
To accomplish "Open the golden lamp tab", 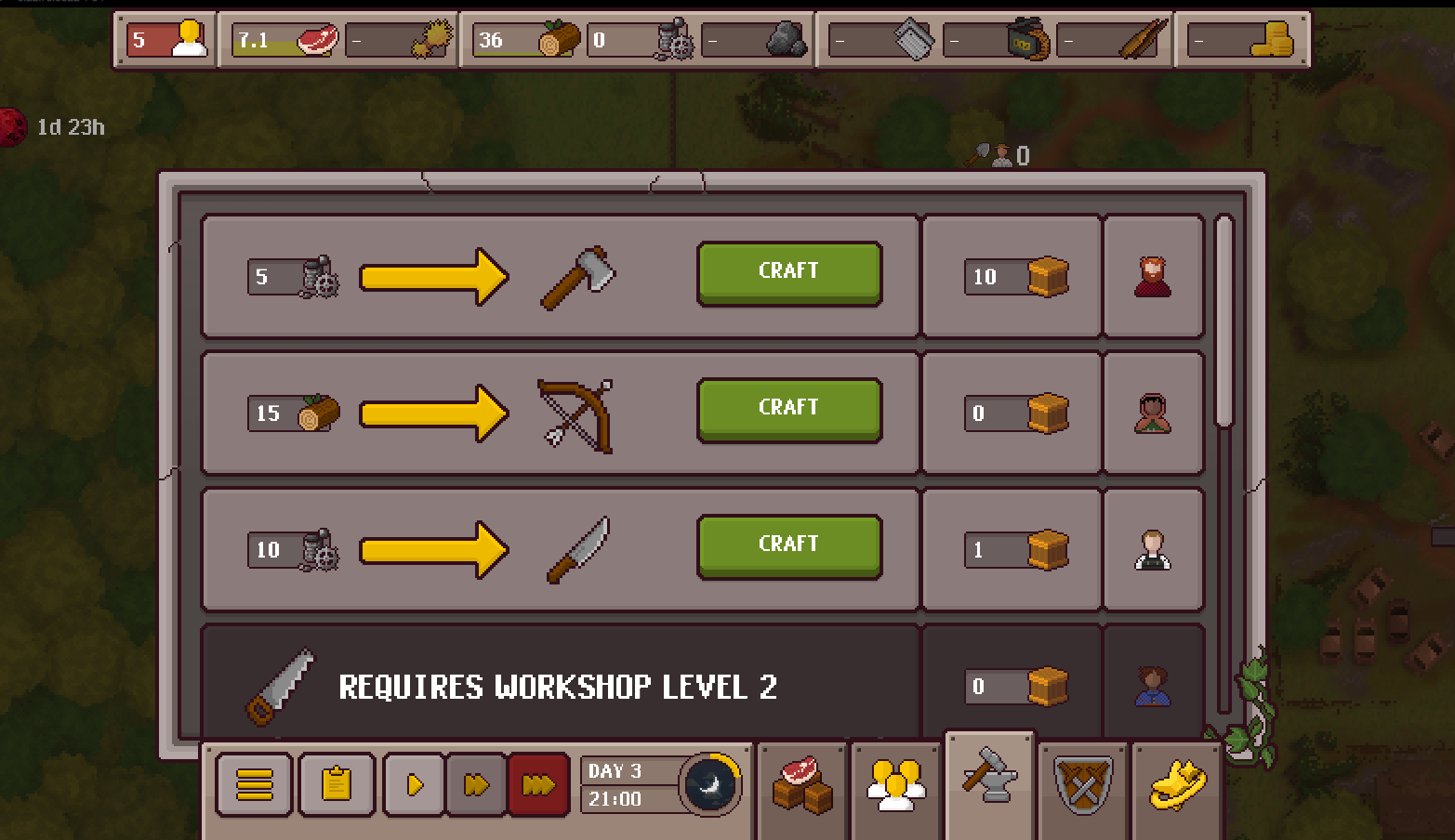I will 1177,785.
